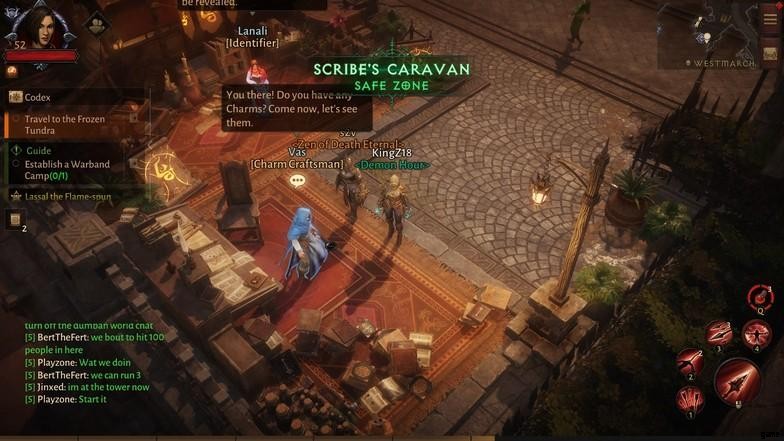
Task: Fire the primary arrow attack
Action: [737, 381]
